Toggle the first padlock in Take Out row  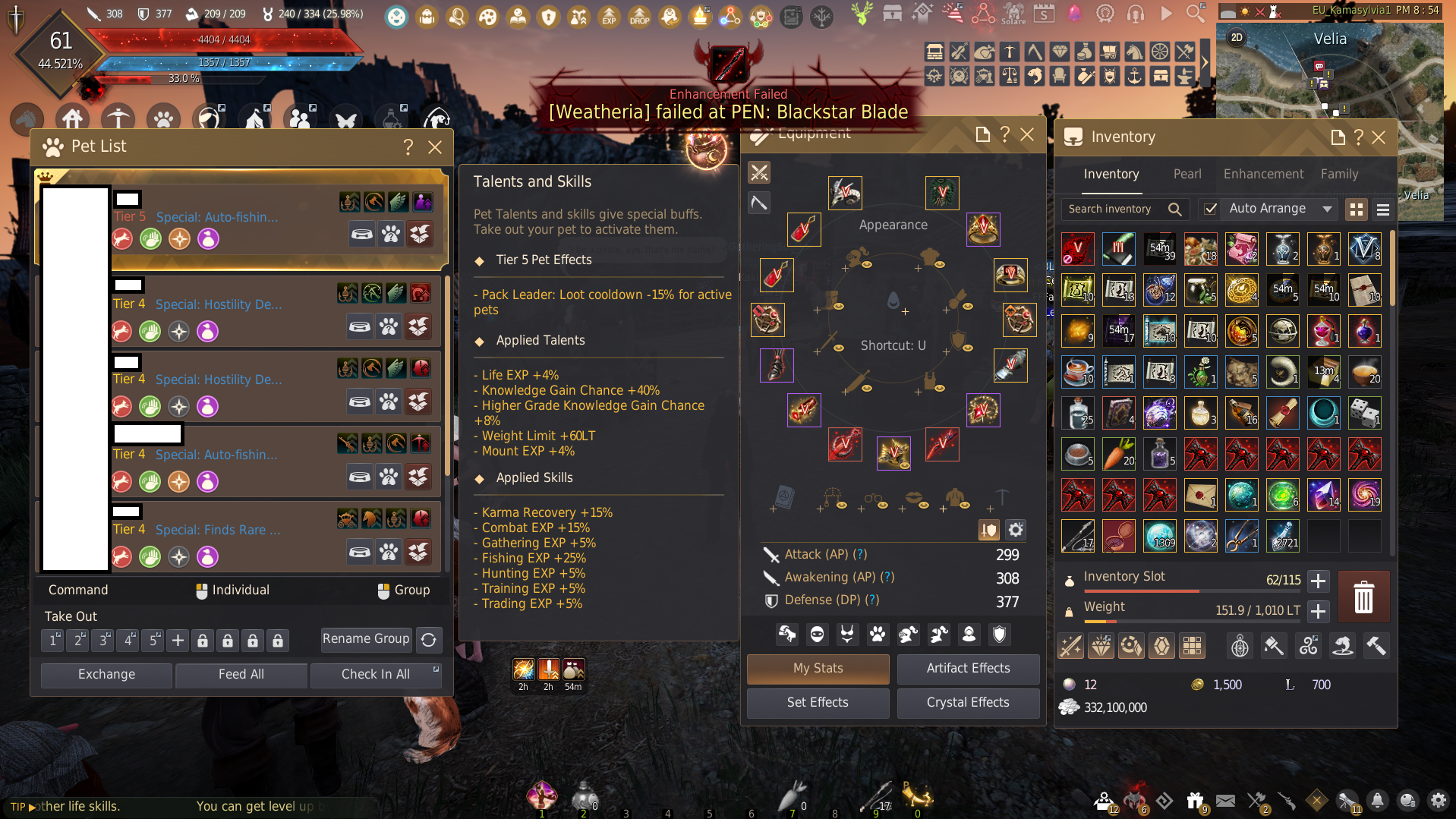[x=203, y=640]
